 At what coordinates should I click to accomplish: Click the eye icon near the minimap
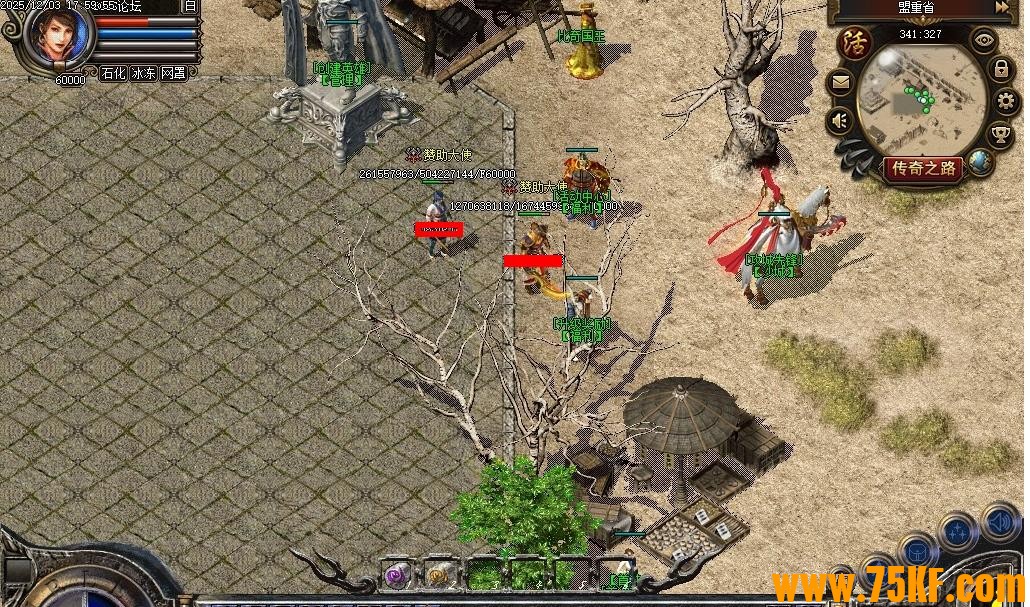[x=985, y=41]
